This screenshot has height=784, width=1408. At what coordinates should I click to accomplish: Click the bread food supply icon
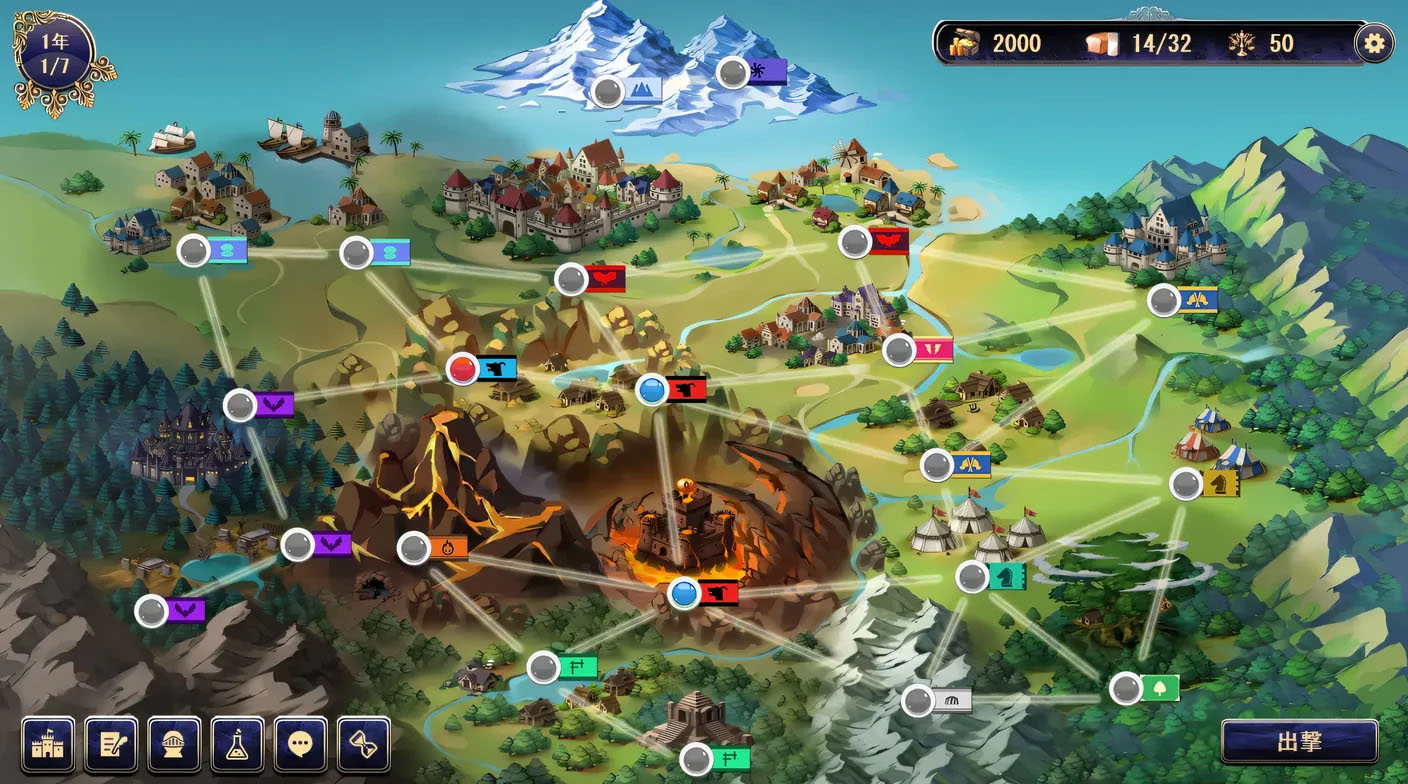(x=1104, y=43)
